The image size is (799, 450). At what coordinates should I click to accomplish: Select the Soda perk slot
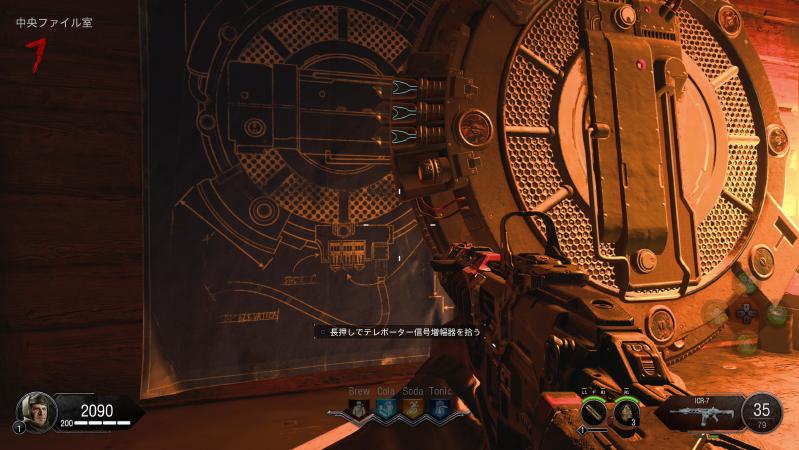point(412,408)
